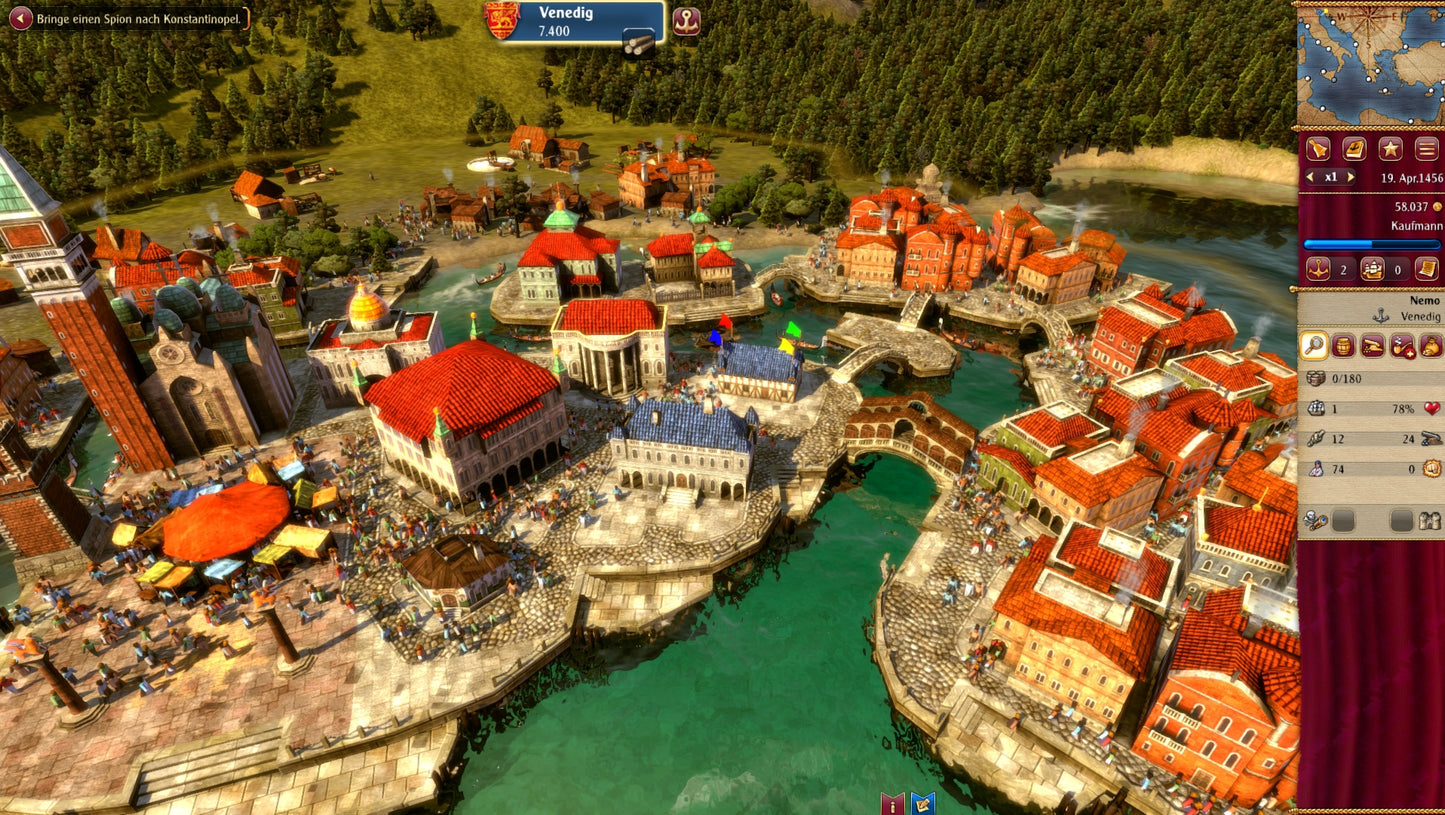Open the Mediterranean minimap
The width and height of the screenshot is (1445, 815).
(1370, 66)
